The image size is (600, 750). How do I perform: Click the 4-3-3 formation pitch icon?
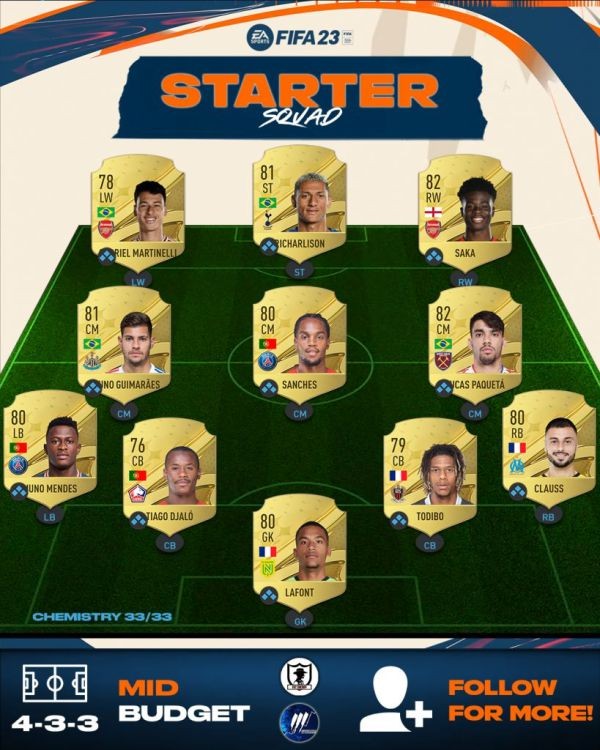coord(55,684)
